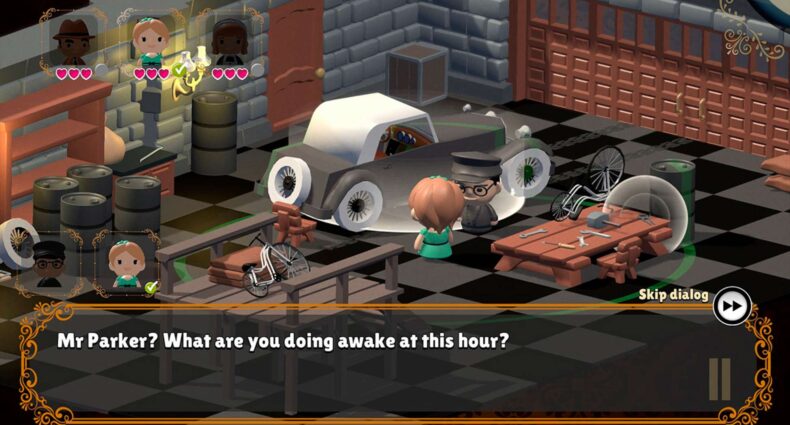Select the man in fedora portrait
Screen dimensions: 790x425
[72, 40]
